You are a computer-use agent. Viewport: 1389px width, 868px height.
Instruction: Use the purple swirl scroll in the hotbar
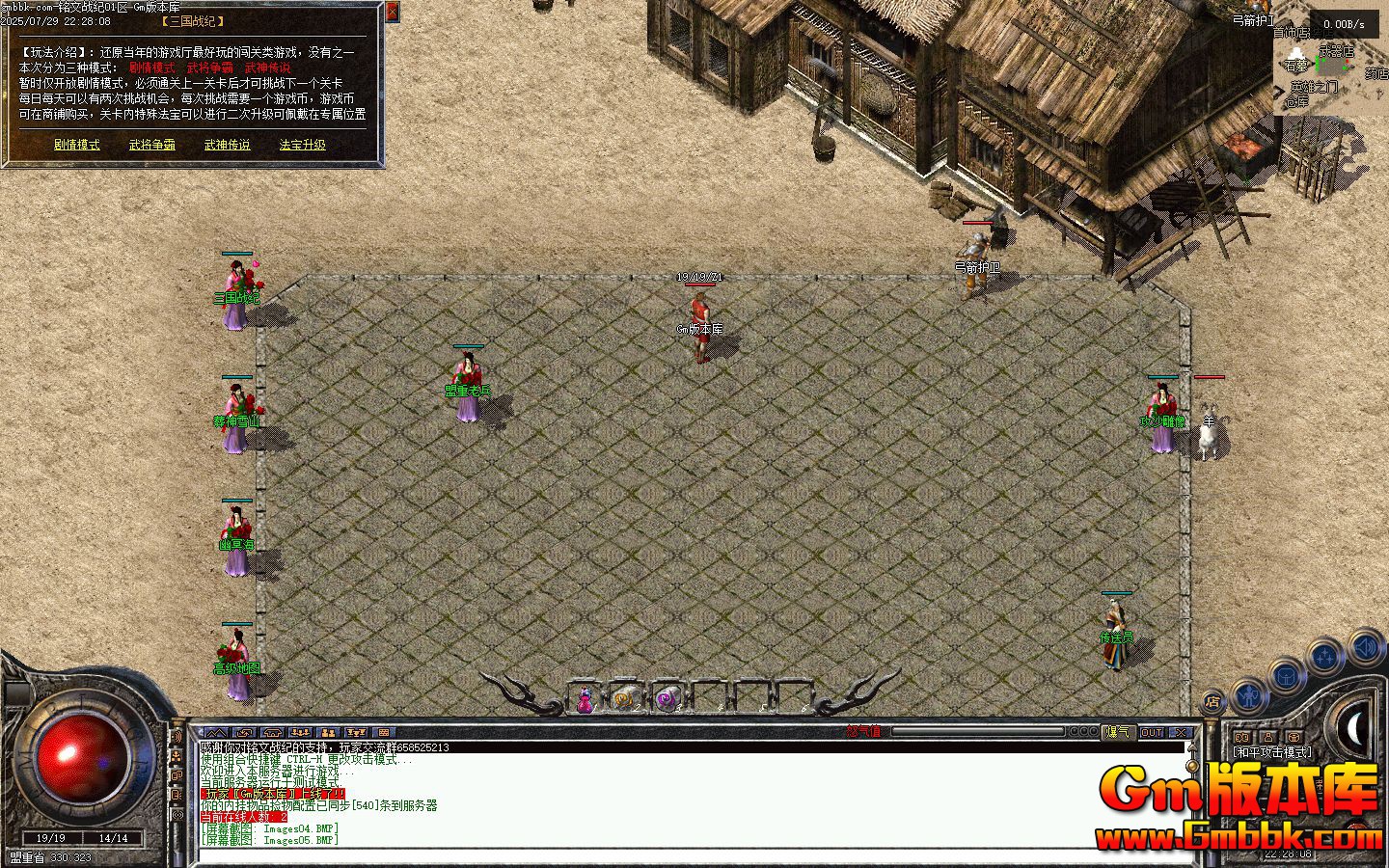pos(667,697)
